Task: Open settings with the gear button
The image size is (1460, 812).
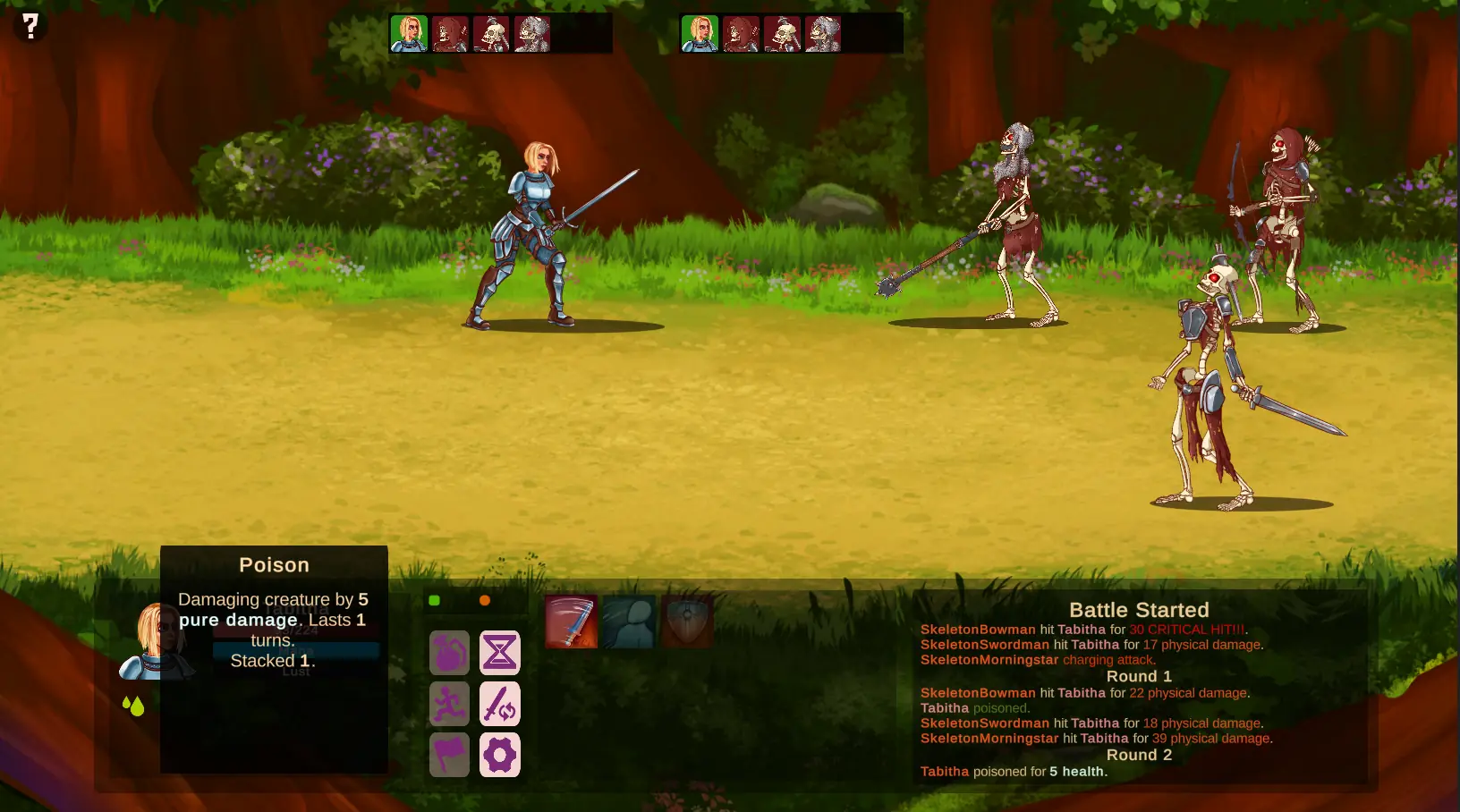Action: coord(500,755)
